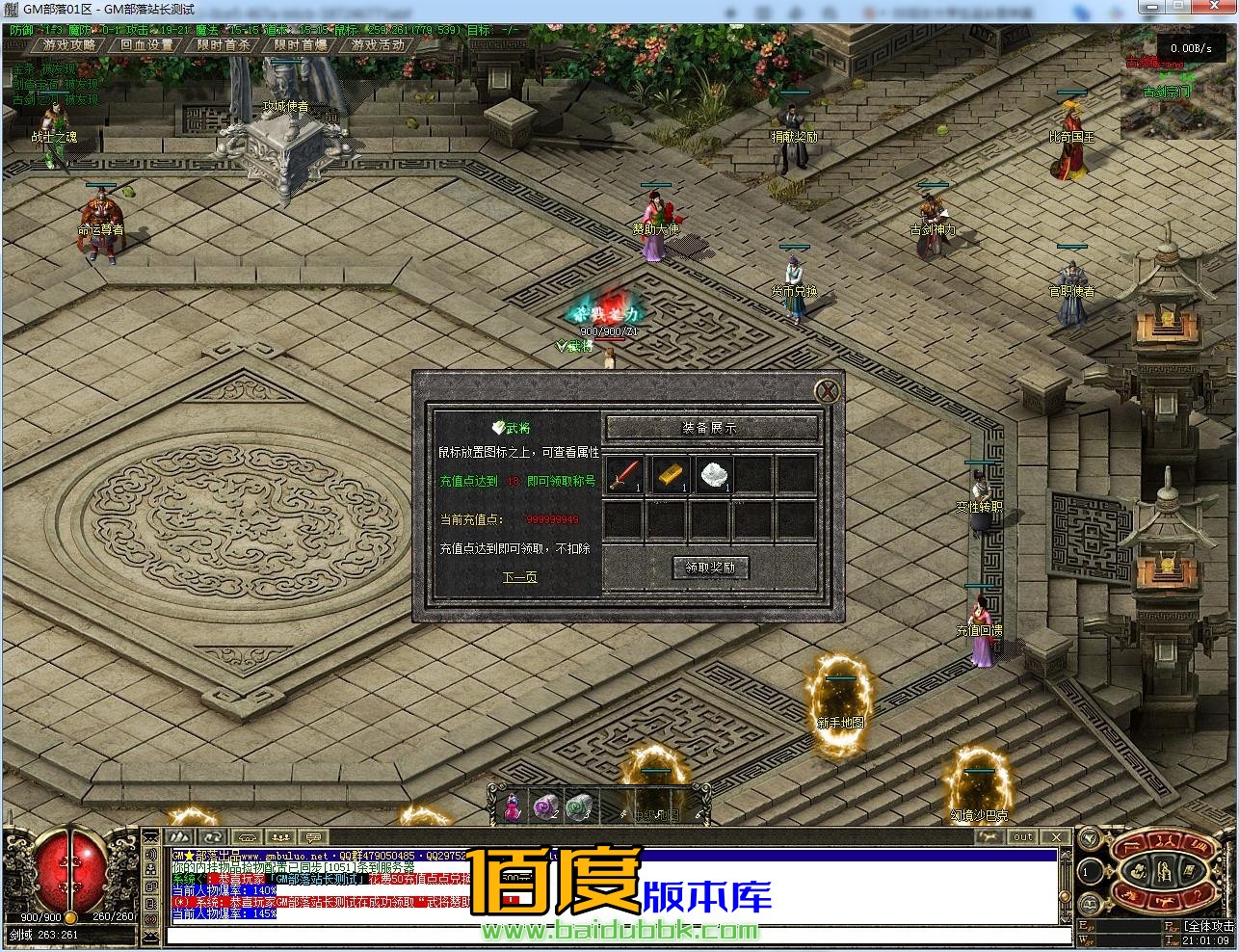The image size is (1239, 952).
Task: Close the 武将 reward dialog
Action: (827, 391)
